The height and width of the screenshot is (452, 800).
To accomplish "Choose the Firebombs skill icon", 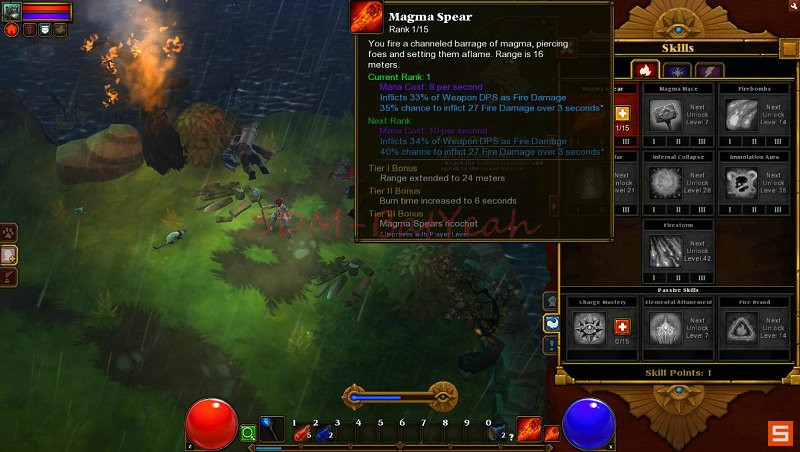I will (740, 115).
